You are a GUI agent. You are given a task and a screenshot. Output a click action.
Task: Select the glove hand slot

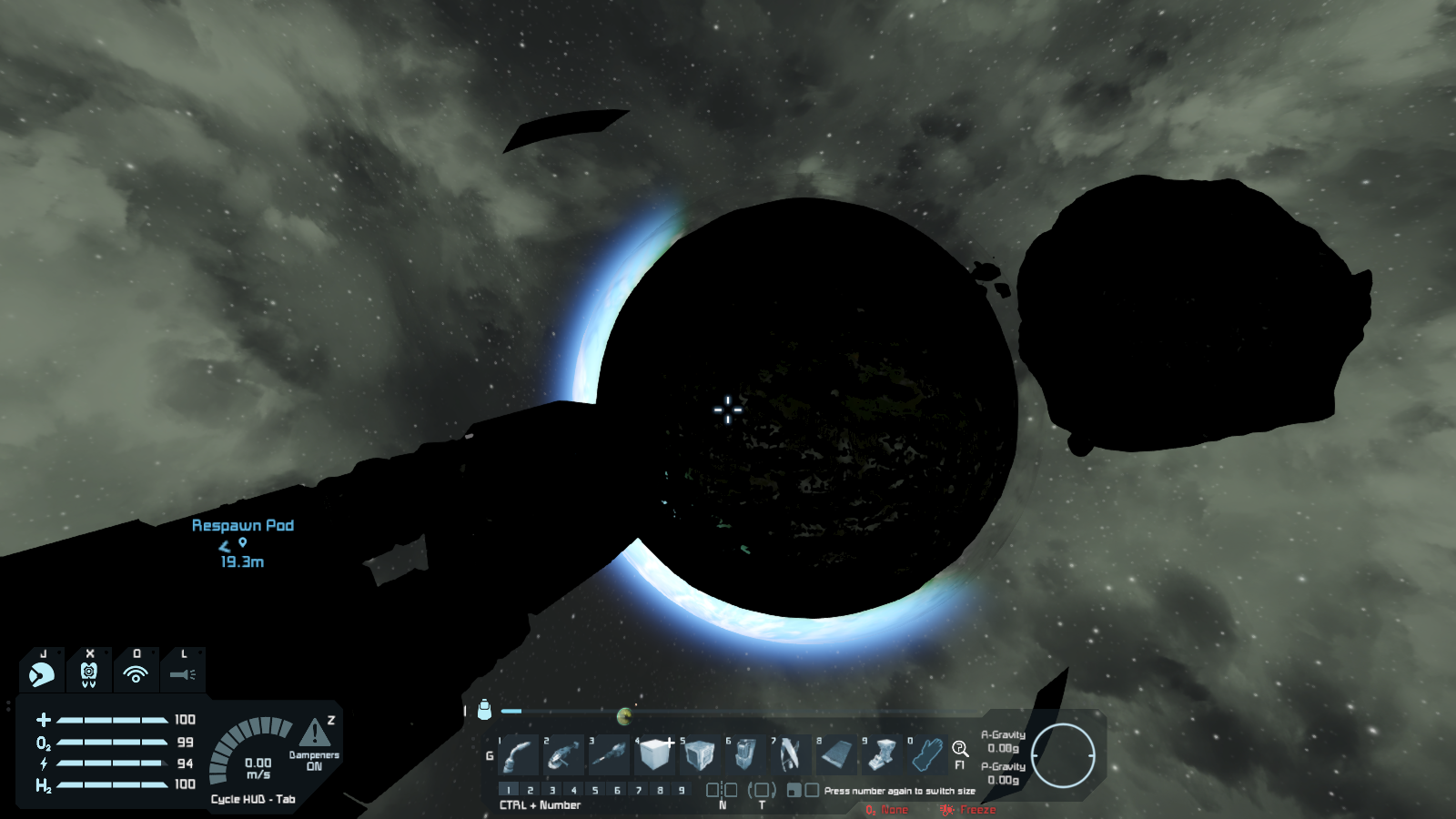coord(926,755)
